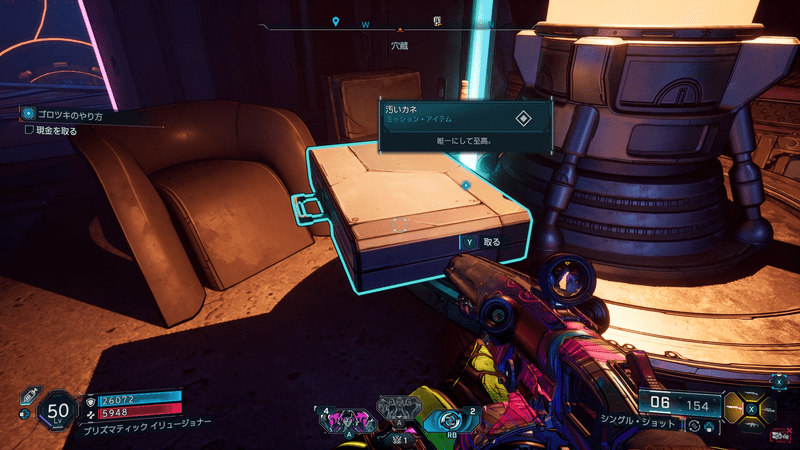This screenshot has height=450, width=800.
Task: Open the 汚いカネ item info card
Action: tap(465, 125)
